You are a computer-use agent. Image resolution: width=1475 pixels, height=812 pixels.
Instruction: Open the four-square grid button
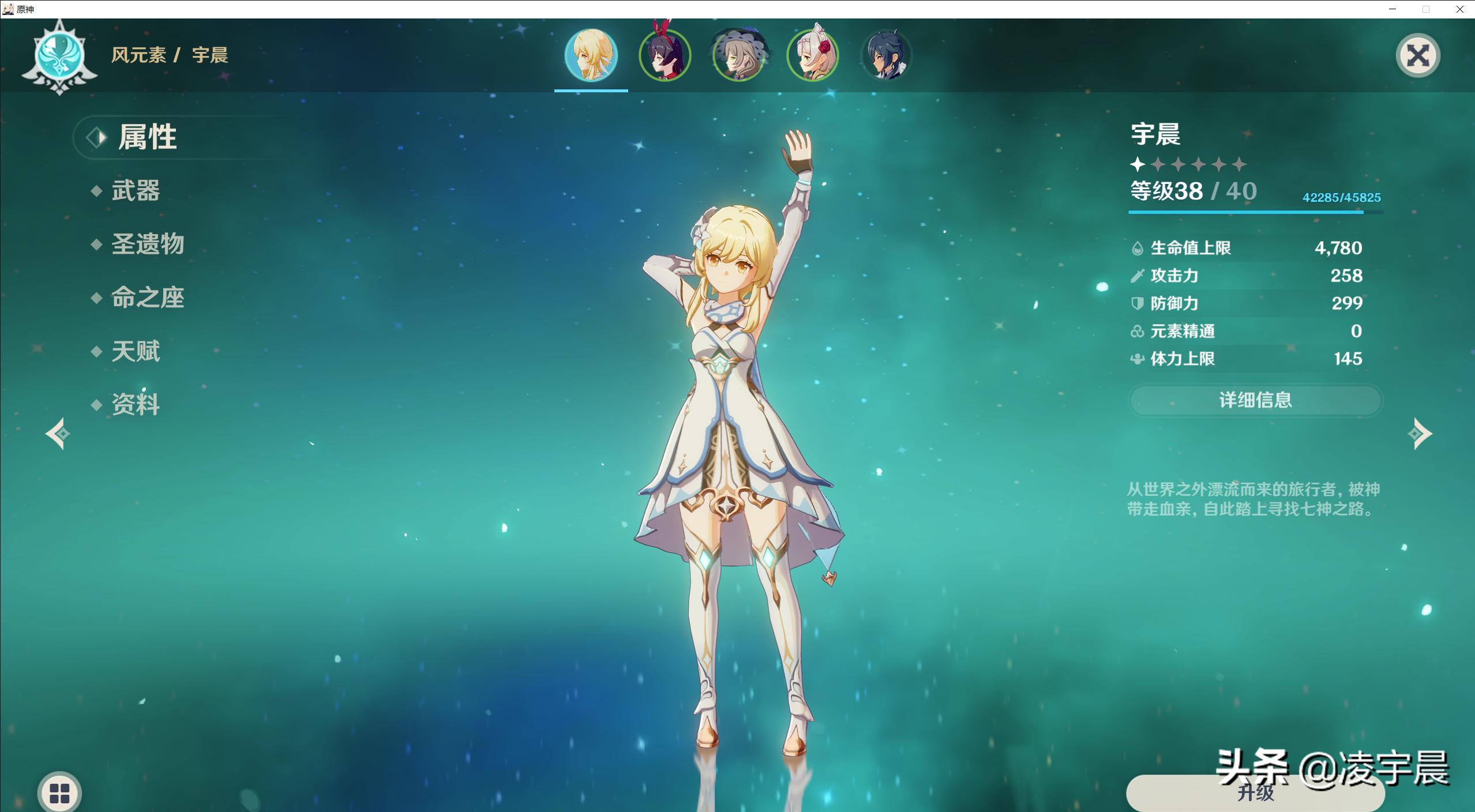(x=59, y=793)
